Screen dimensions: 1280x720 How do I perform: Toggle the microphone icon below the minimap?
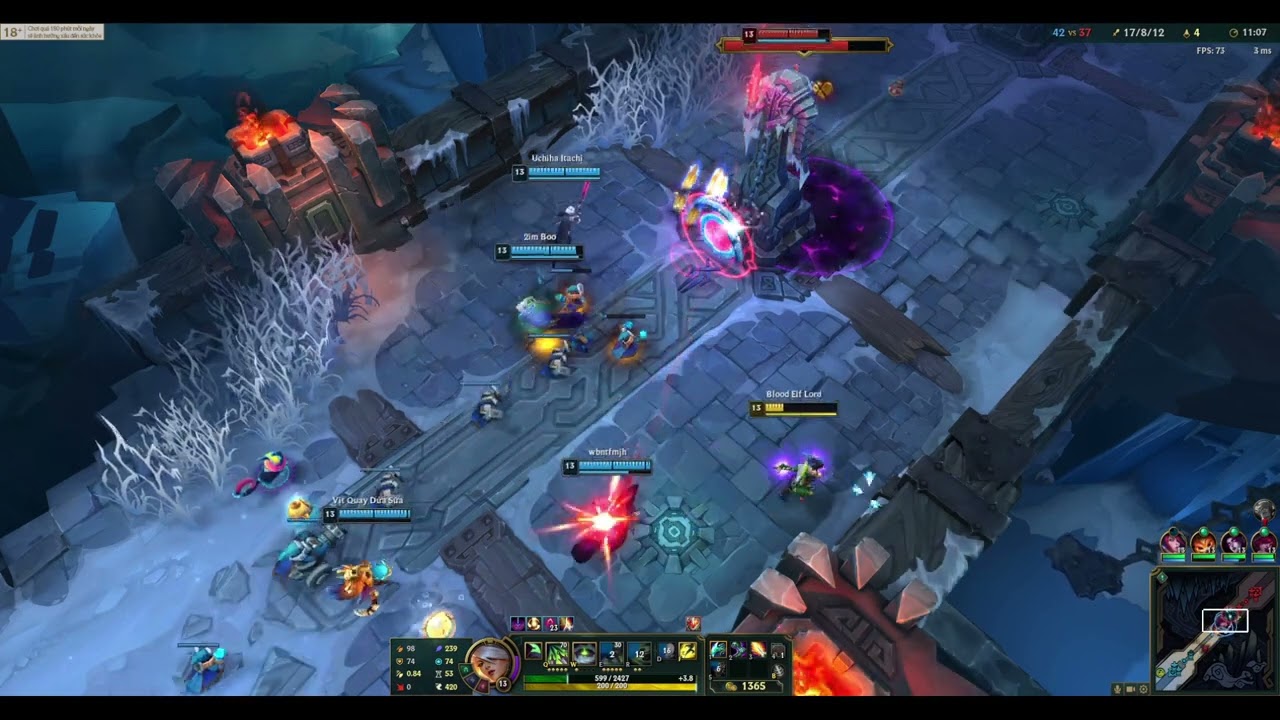click(1117, 689)
